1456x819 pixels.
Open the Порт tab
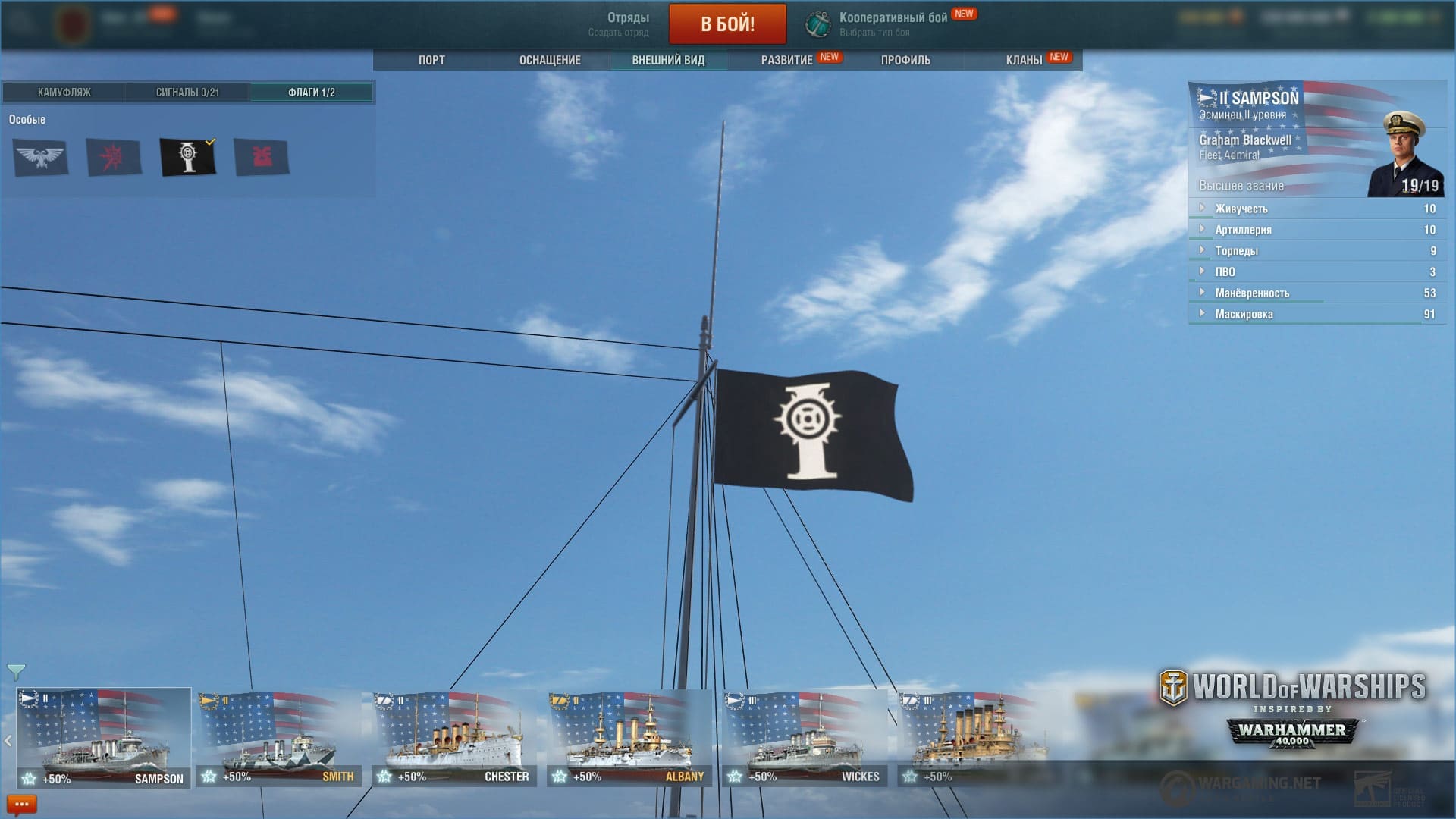[431, 60]
